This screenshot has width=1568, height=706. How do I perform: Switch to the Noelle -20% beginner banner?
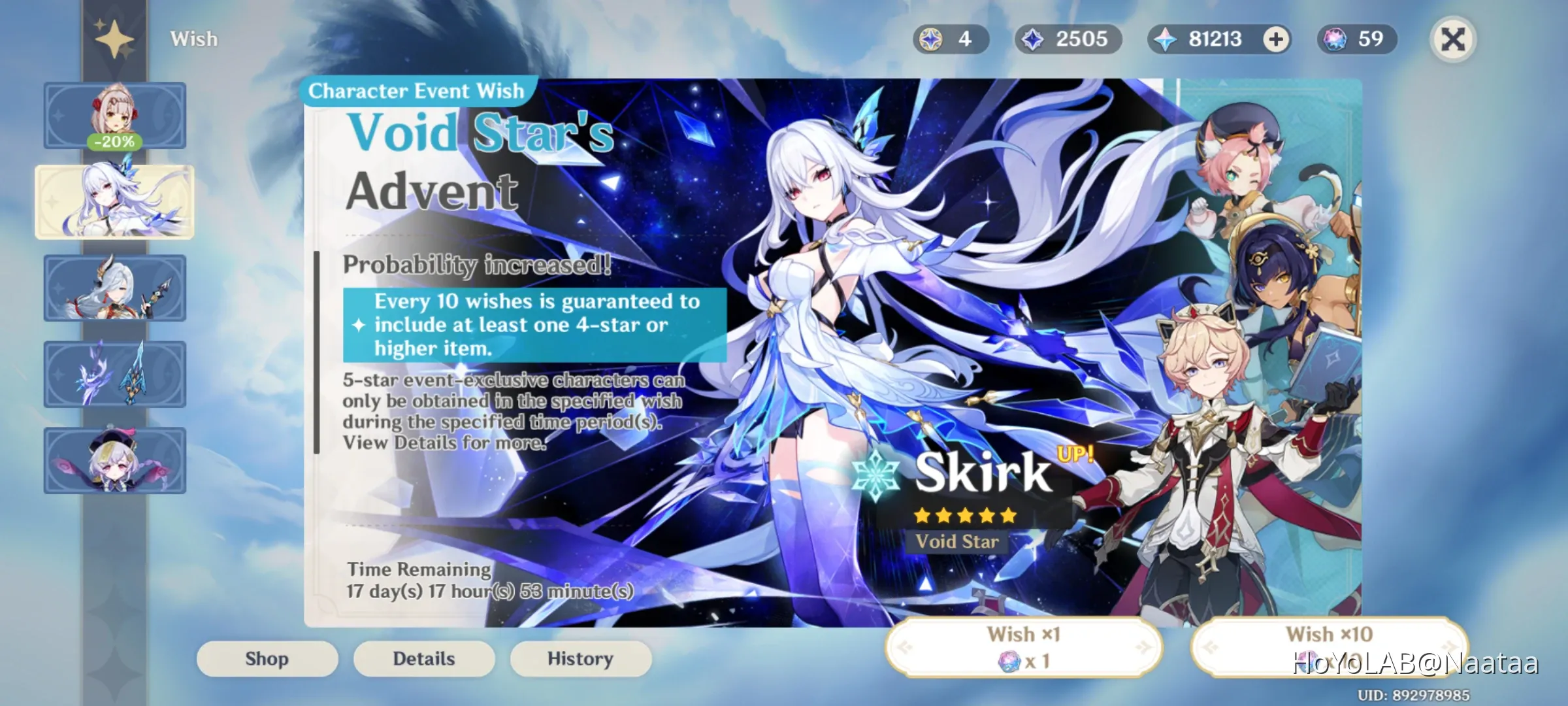(x=114, y=114)
